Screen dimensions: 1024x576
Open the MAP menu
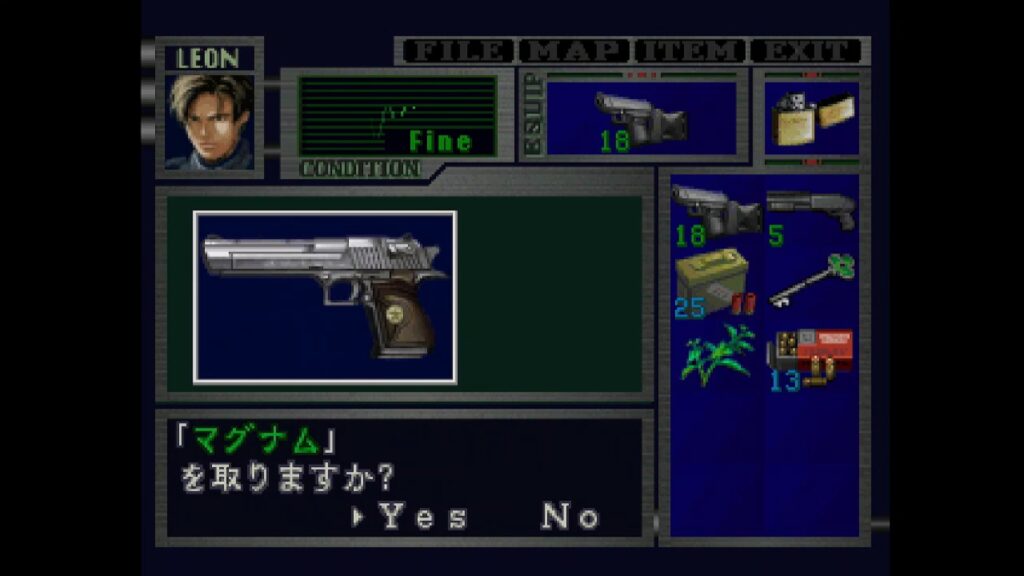574,51
